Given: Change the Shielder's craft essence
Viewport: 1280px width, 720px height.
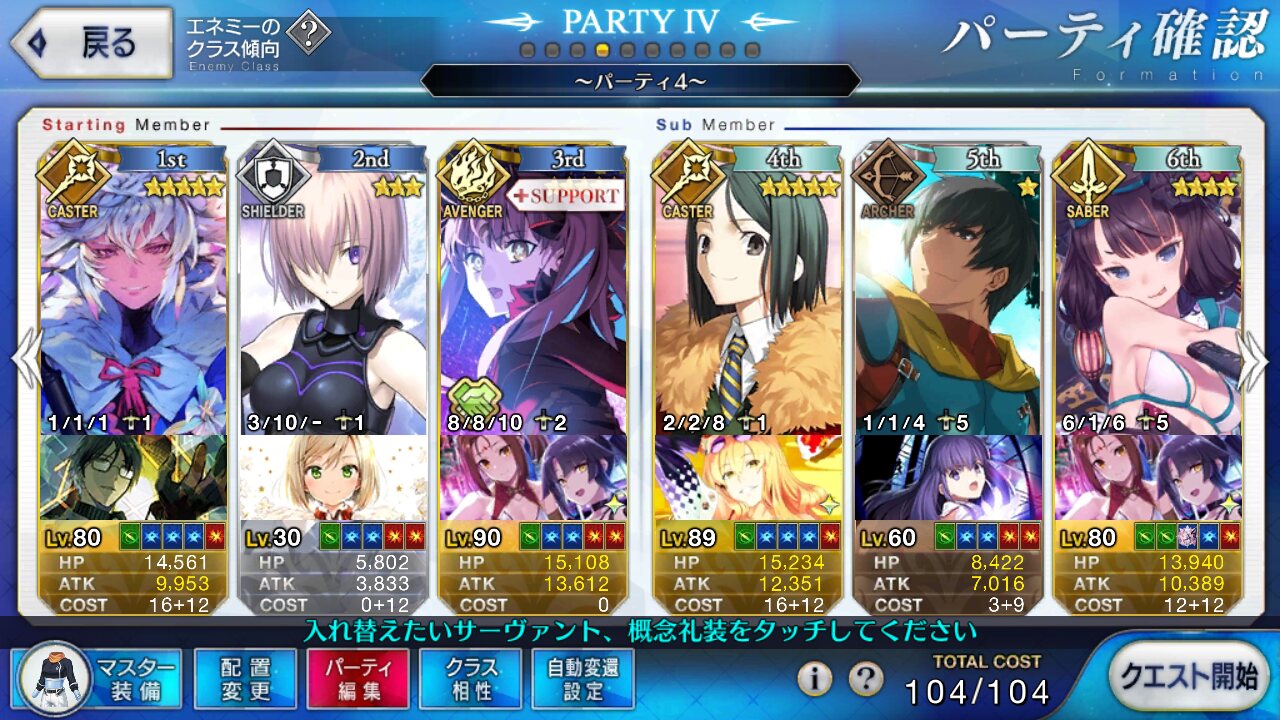Looking at the screenshot, I should (x=334, y=478).
